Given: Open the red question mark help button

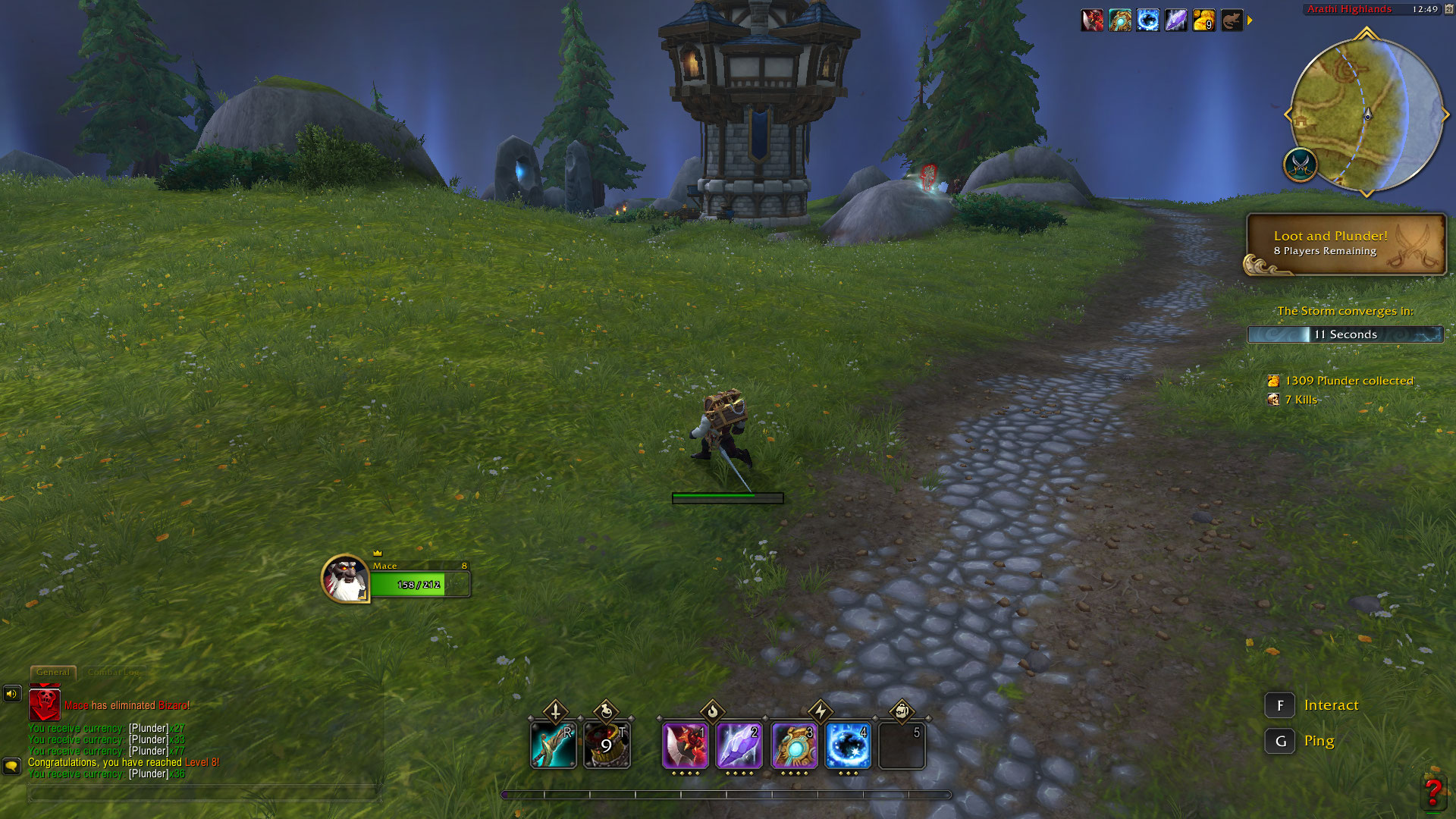Looking at the screenshot, I should [x=1432, y=792].
